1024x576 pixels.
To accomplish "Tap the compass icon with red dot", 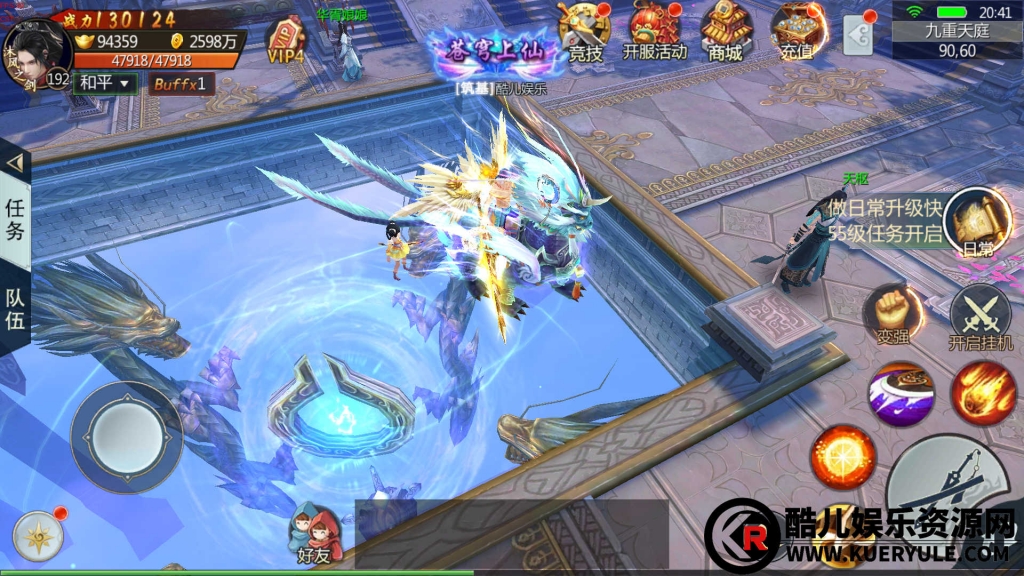I will coord(38,538).
